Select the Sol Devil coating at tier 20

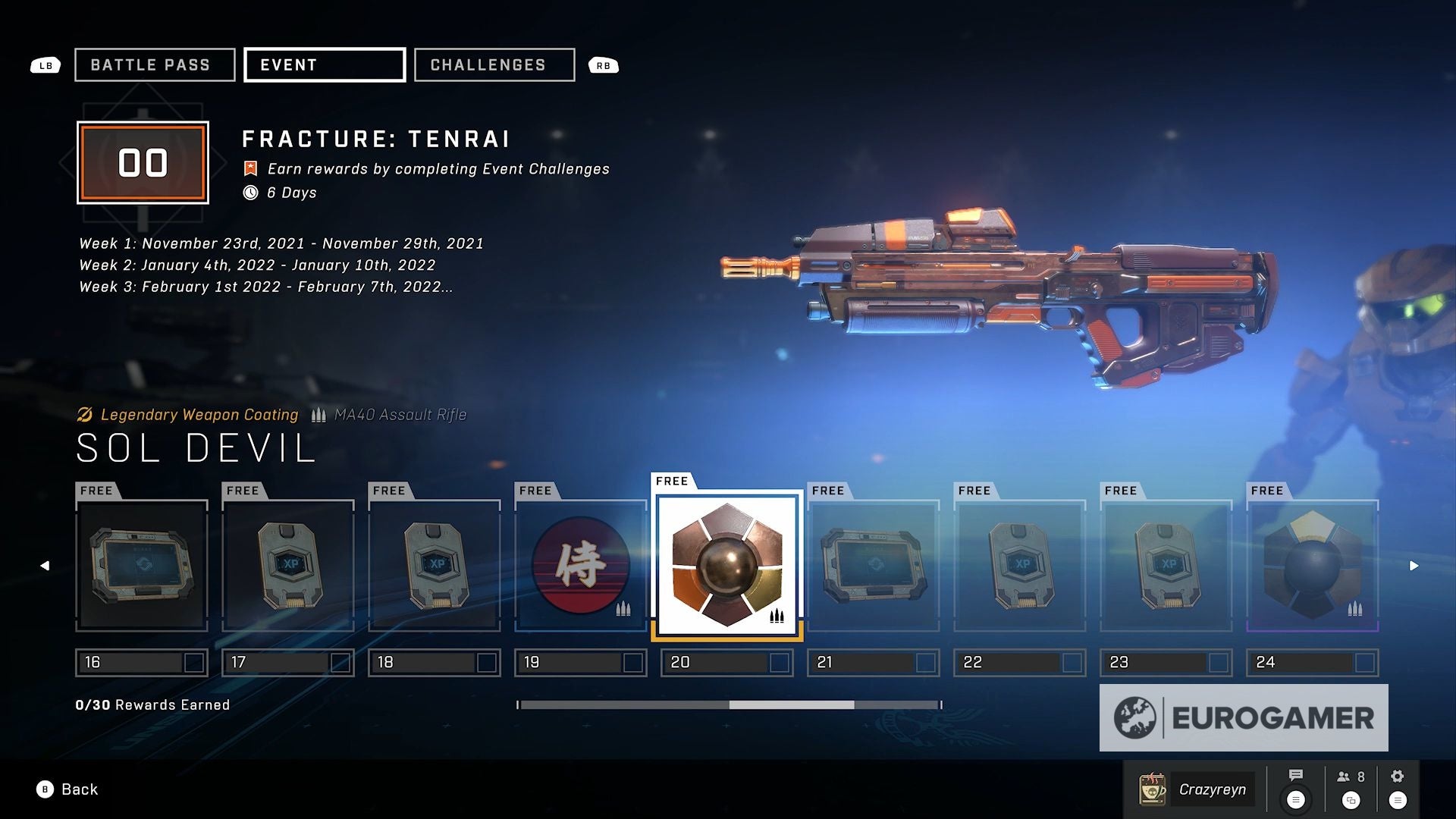tap(727, 566)
